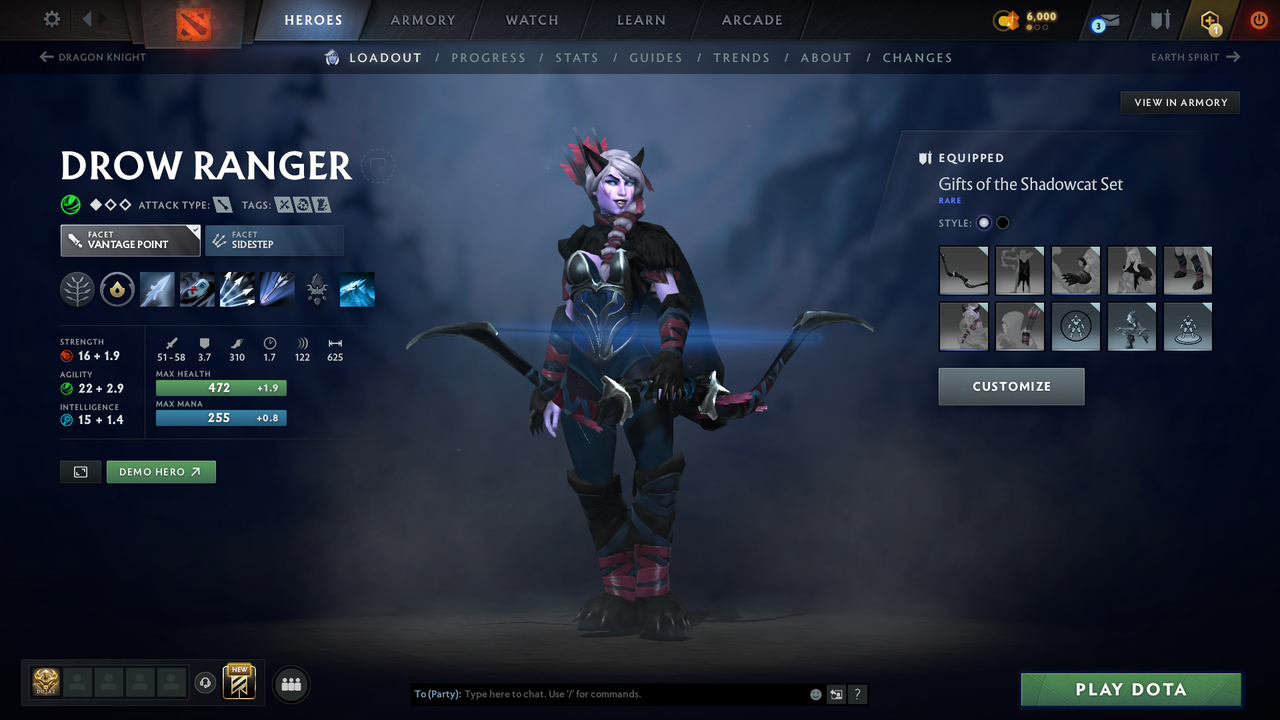Switch to the Sidestep facet
Screen dimensions: 1280x720
pos(274,240)
